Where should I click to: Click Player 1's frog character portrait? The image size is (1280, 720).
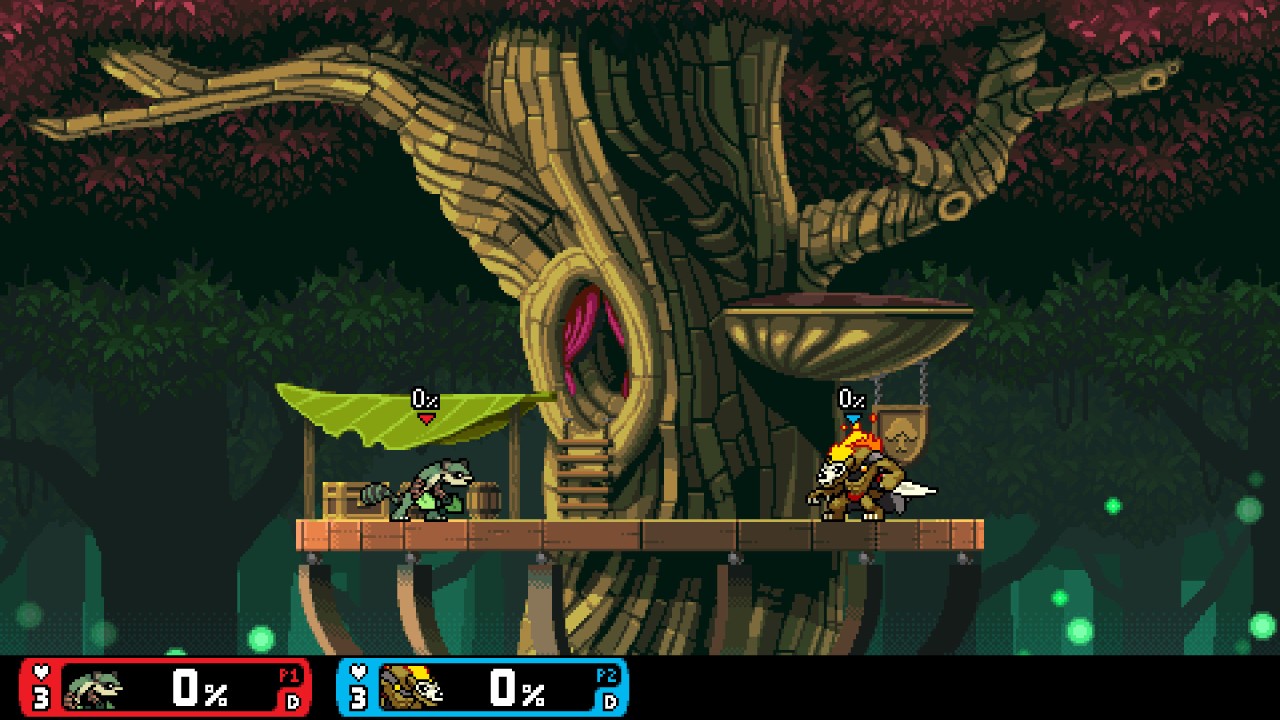[x=94, y=688]
